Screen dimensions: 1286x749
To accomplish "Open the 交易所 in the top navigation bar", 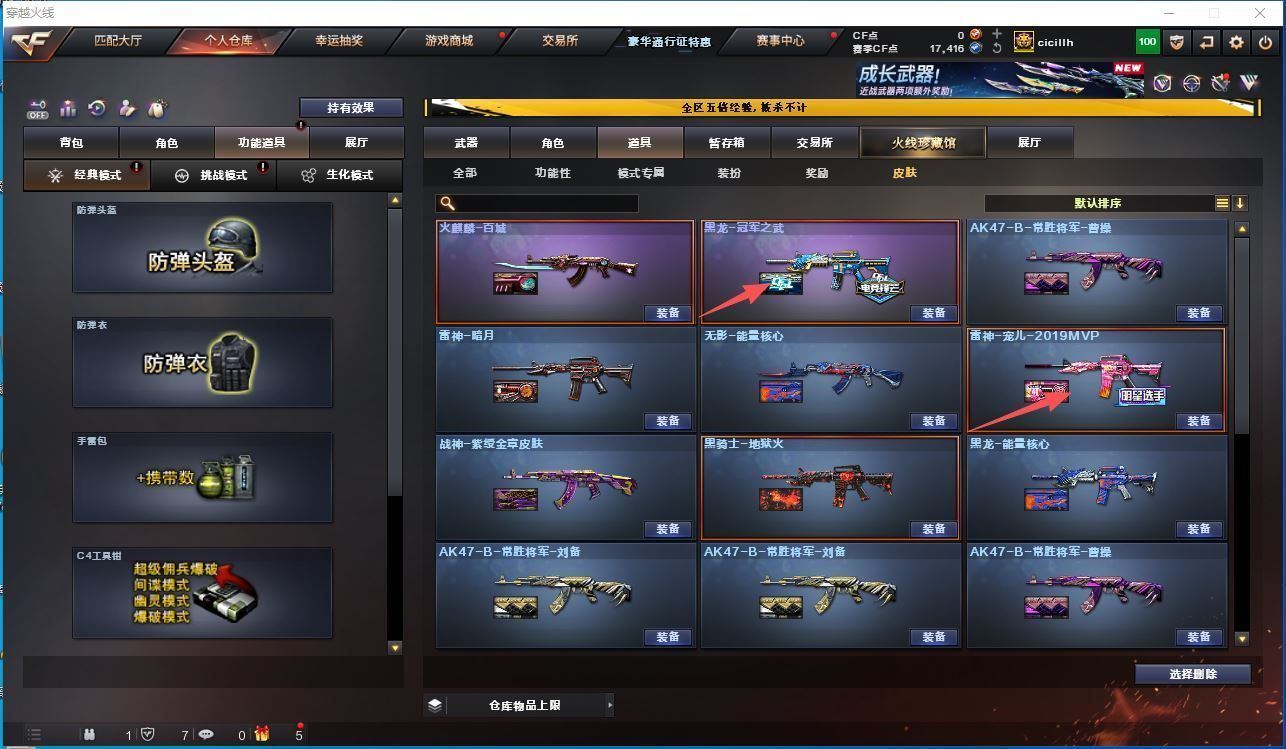I will click(560, 41).
